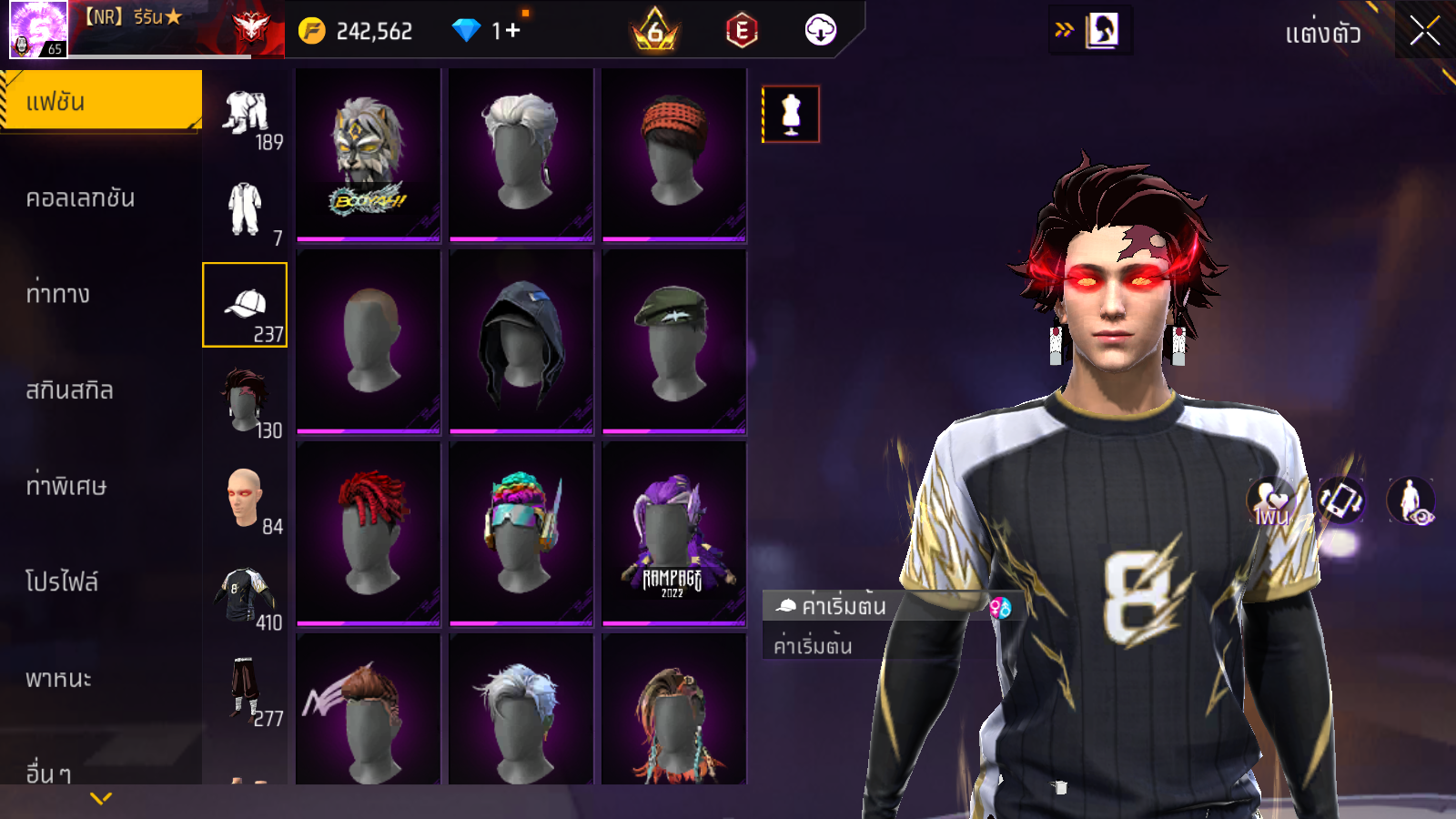Open the แฟชัน fashion tab
This screenshot has height=819, width=1456.
(100, 101)
